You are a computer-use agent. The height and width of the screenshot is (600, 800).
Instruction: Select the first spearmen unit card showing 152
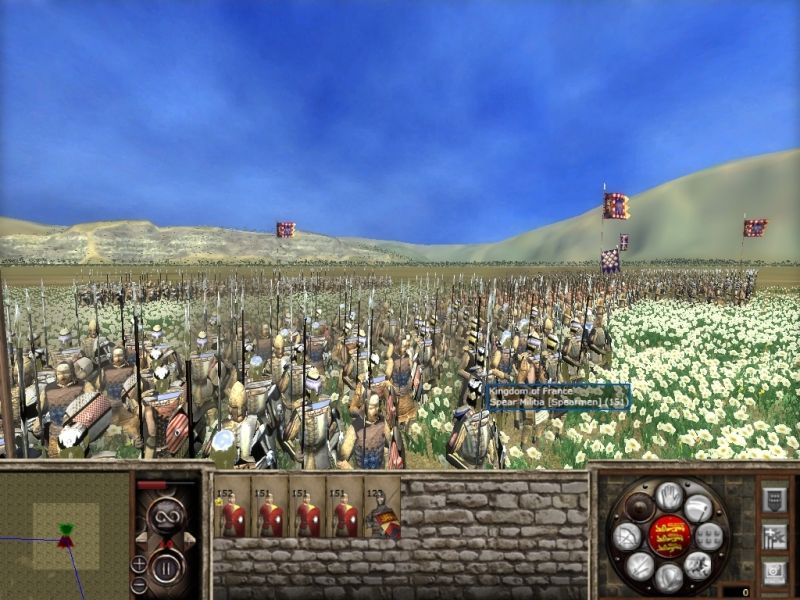(232, 510)
